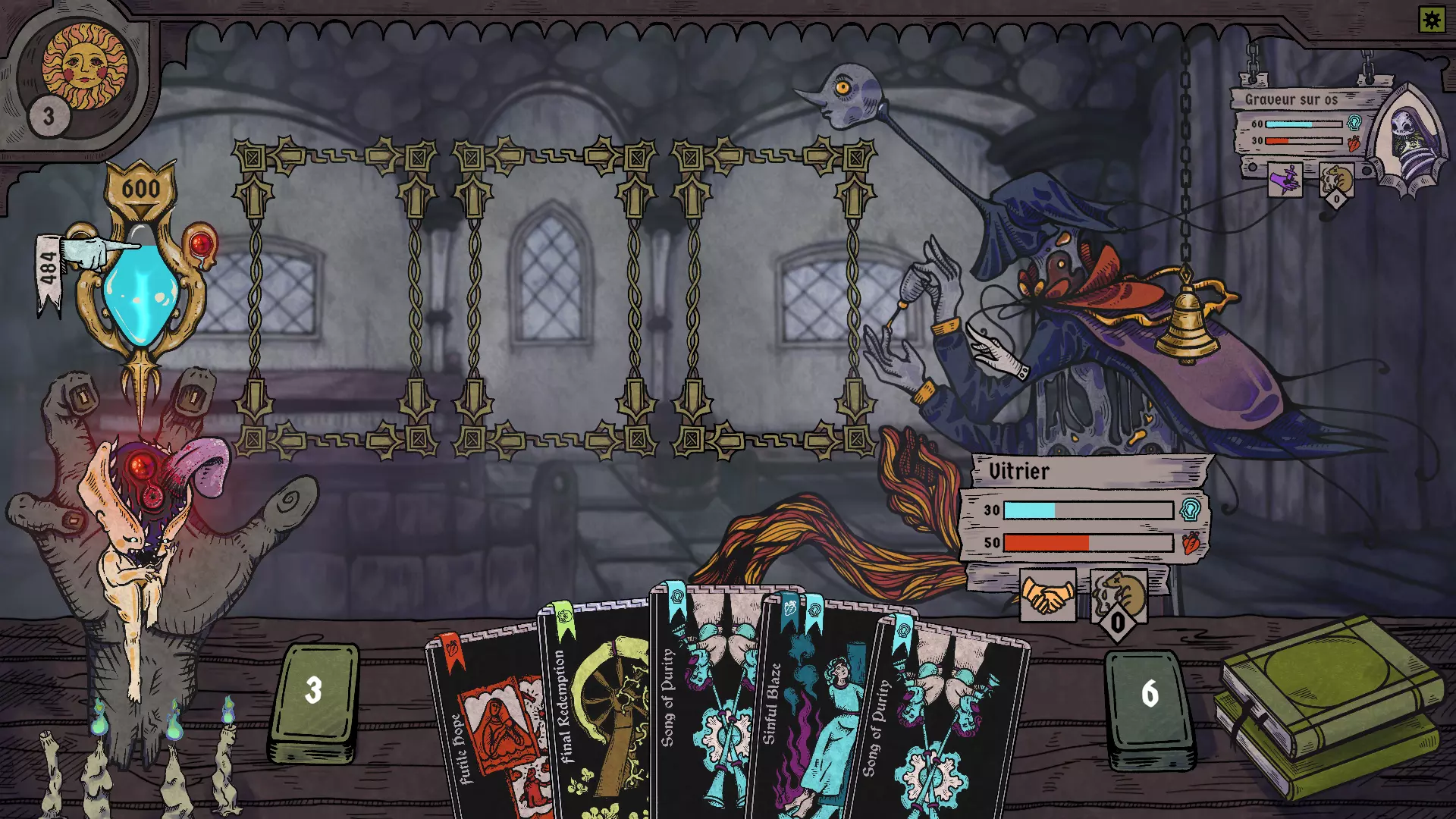Click the handshake icon under Vitrier
Viewport: 1456px width, 819px height.
[x=1047, y=596]
